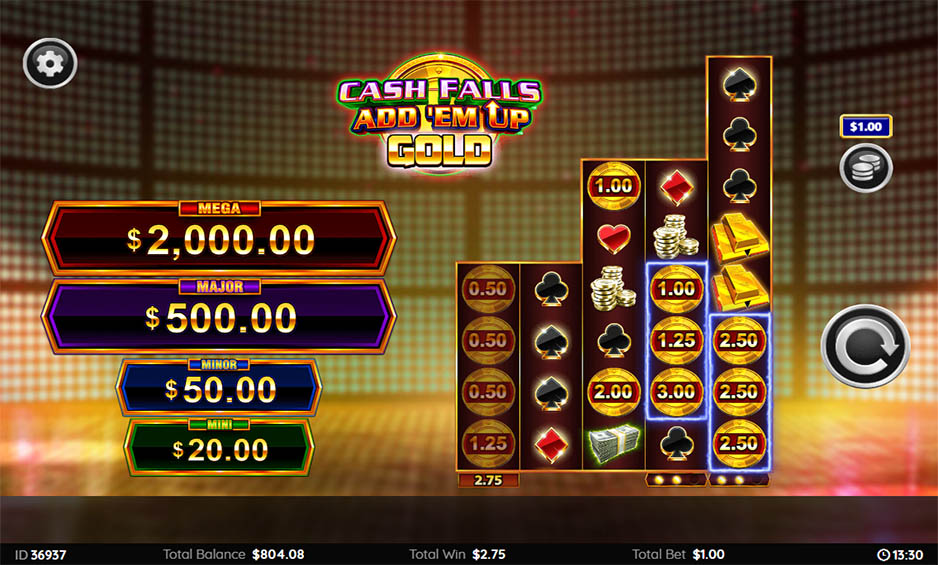This screenshot has width=938, height=565.
Task: Open the coin stack bet selector
Action: [x=865, y=167]
